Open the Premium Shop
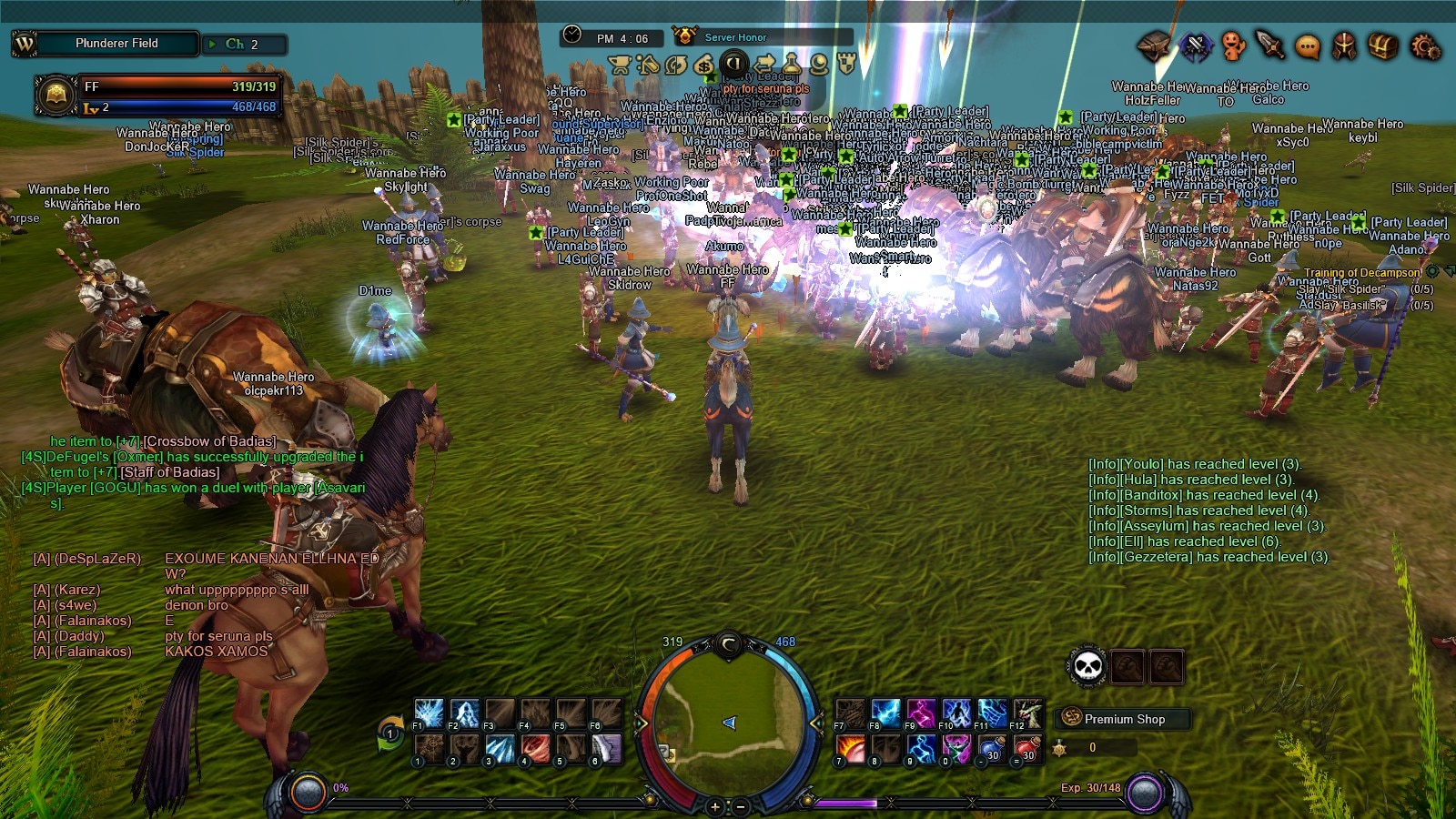Screen dimensions: 1456x819 [1123, 719]
